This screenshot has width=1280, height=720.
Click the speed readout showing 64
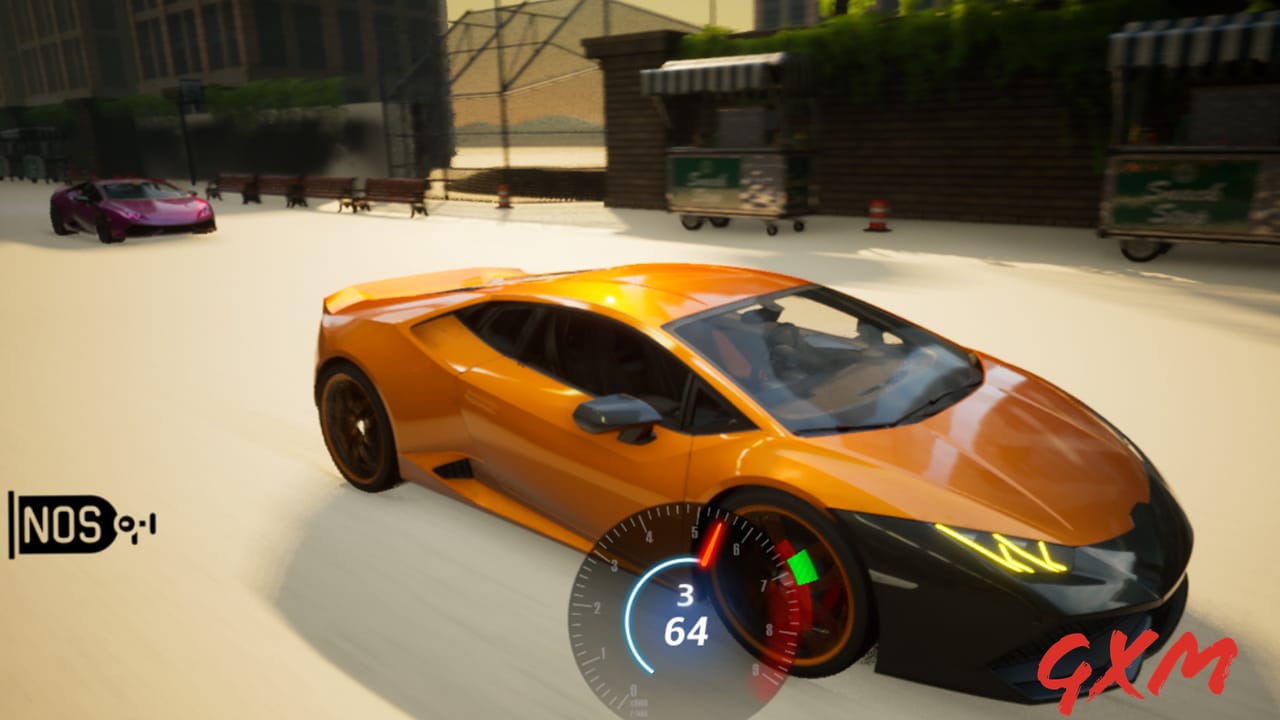pos(688,630)
